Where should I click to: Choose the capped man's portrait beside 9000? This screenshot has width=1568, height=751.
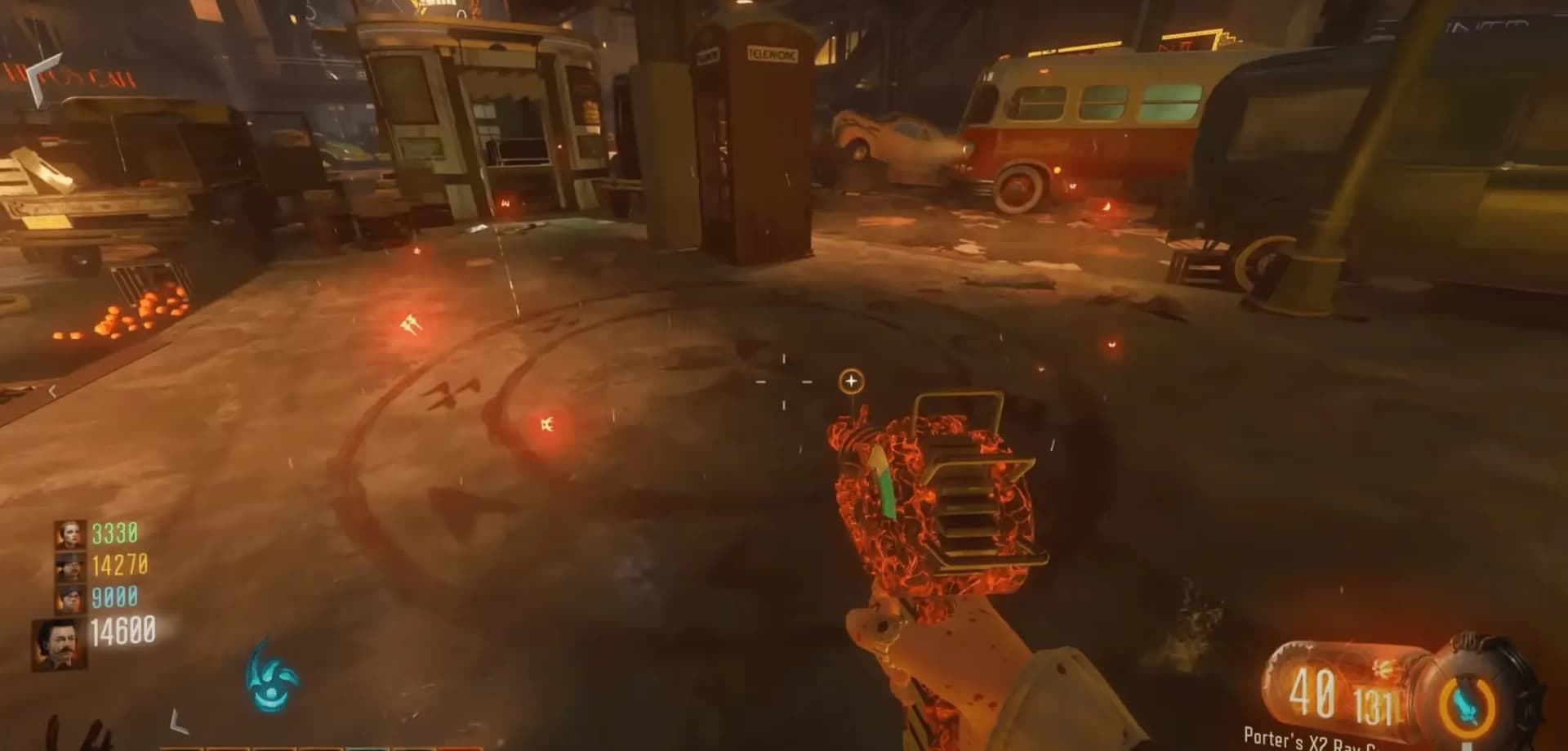tap(70, 598)
